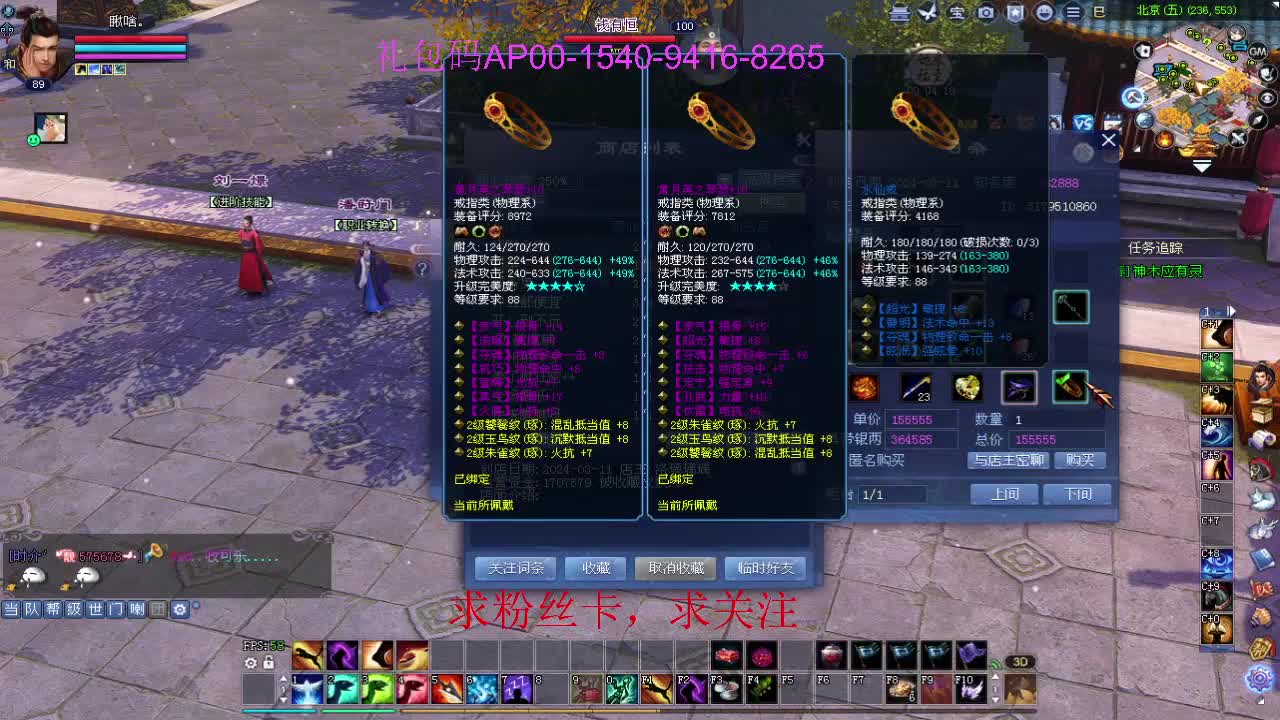Switch to the 队 (team) chat tab
Image resolution: width=1280 pixels, height=720 pixels.
click(x=33, y=609)
